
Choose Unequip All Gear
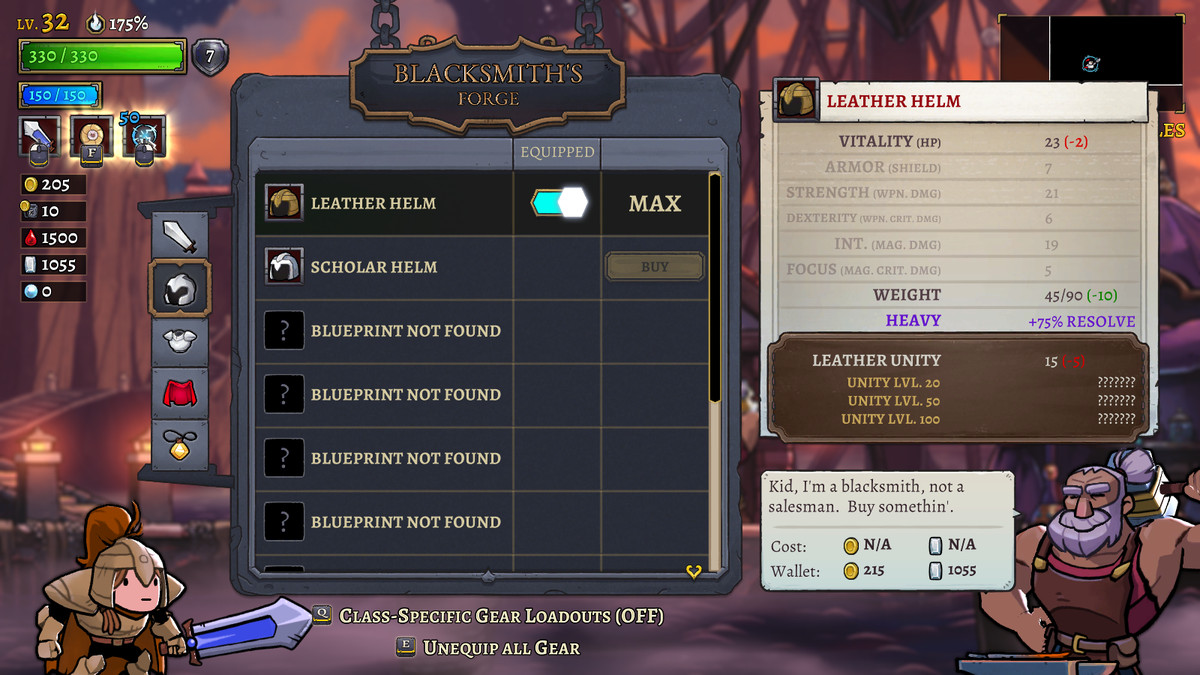[x=500, y=647]
